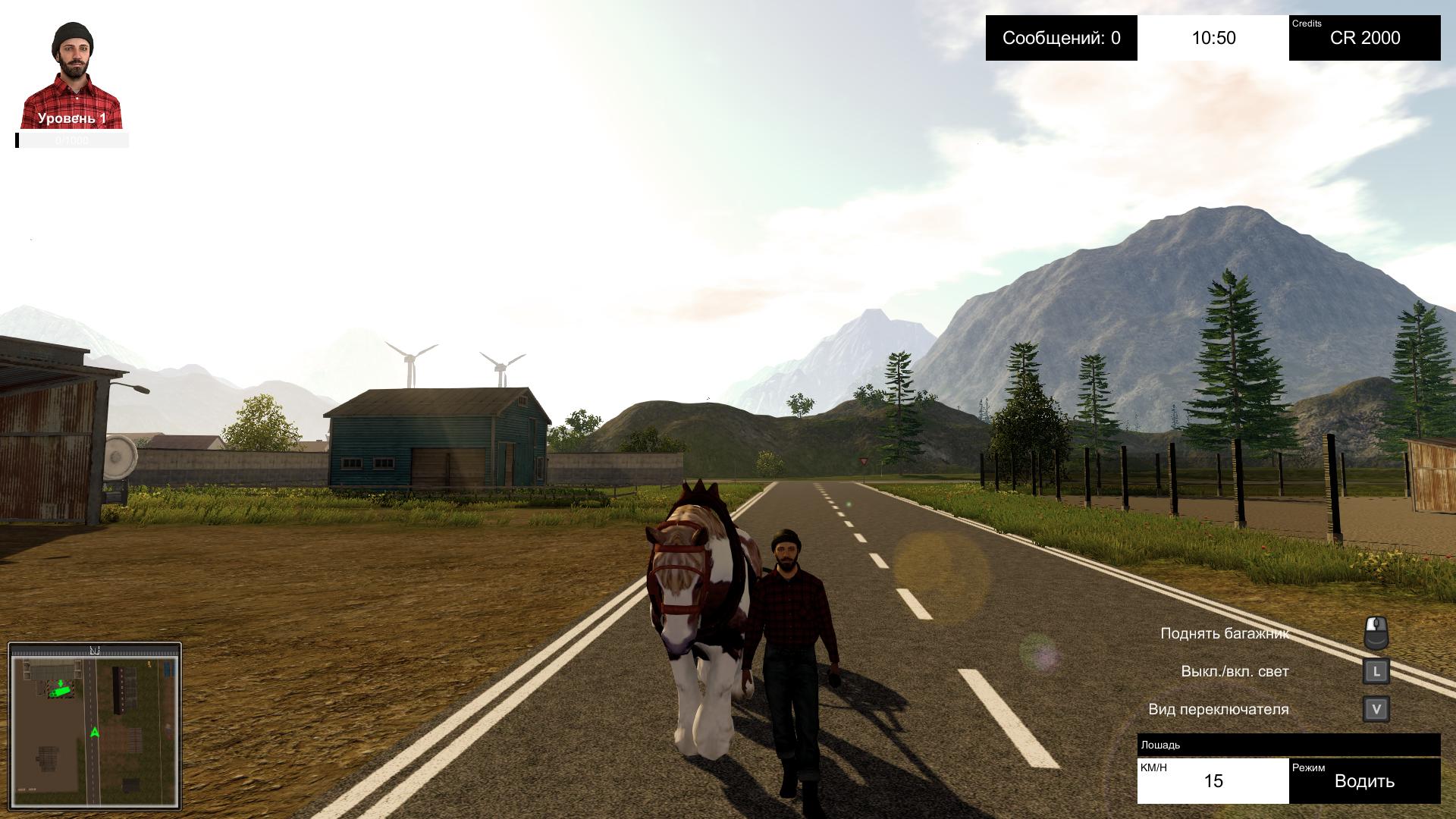The width and height of the screenshot is (1456, 819).
Task: Open the messages counter panel
Action: tap(1061, 38)
